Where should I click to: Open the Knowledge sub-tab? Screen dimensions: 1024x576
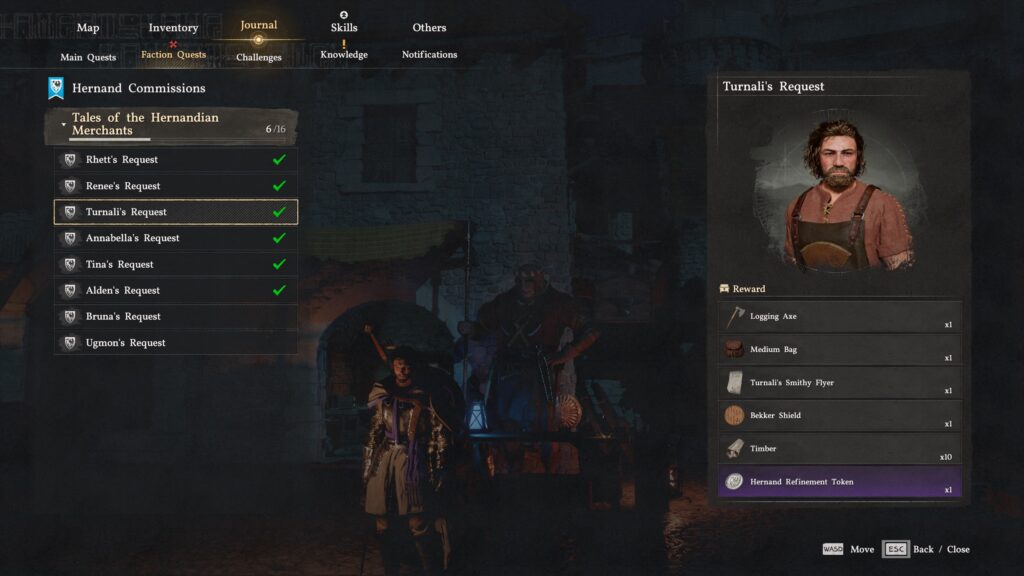(x=344, y=55)
